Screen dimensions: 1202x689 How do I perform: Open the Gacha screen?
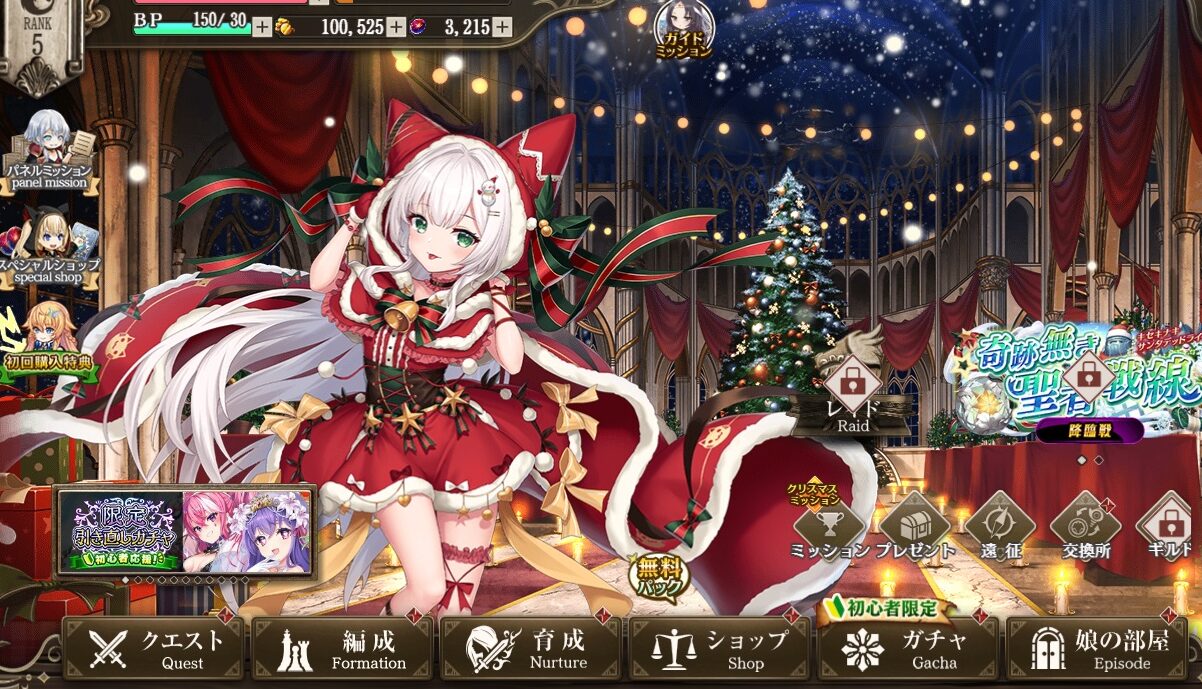pyautogui.click(x=908, y=648)
